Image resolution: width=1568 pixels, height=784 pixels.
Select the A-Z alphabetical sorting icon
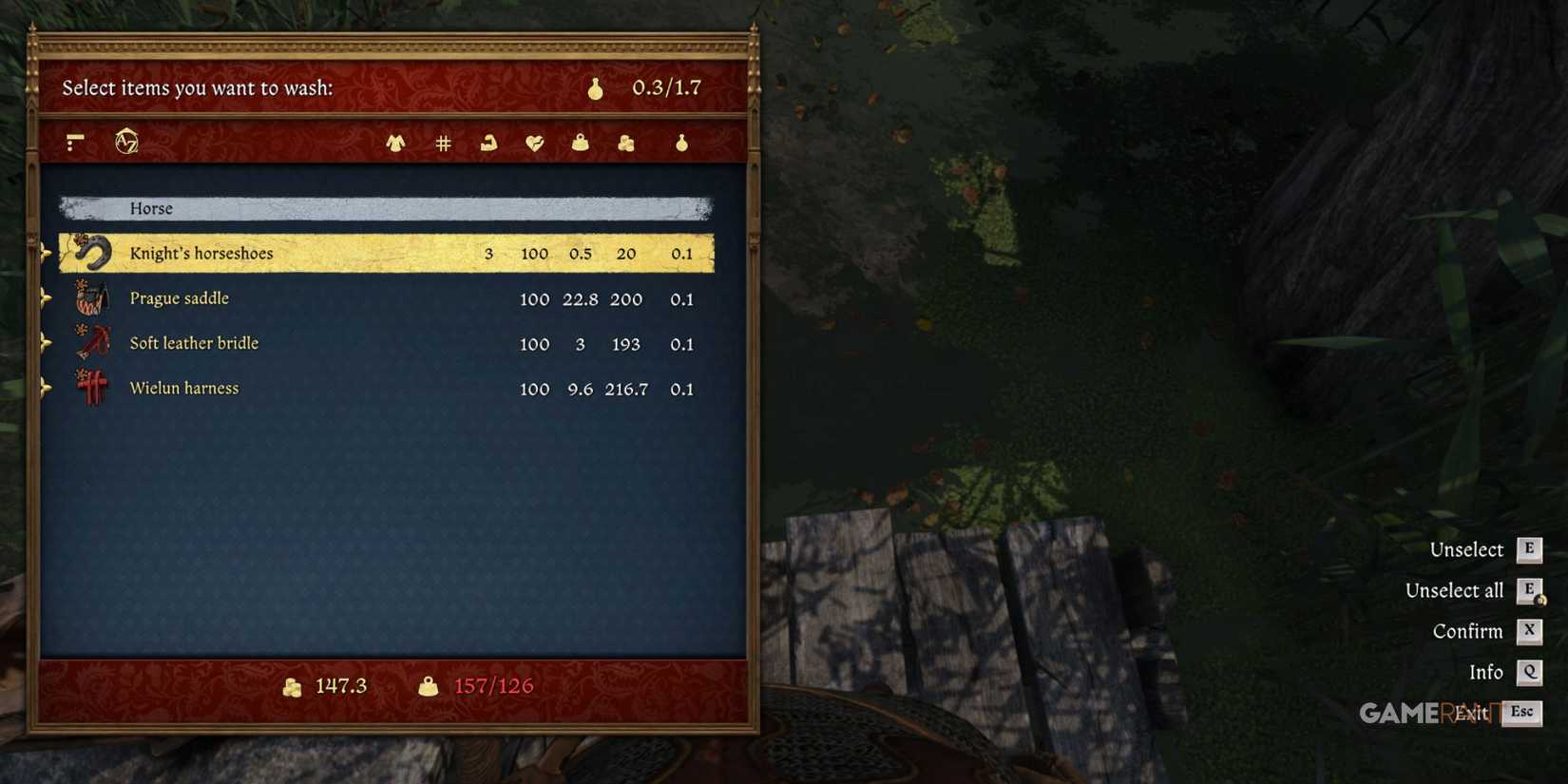[127, 143]
